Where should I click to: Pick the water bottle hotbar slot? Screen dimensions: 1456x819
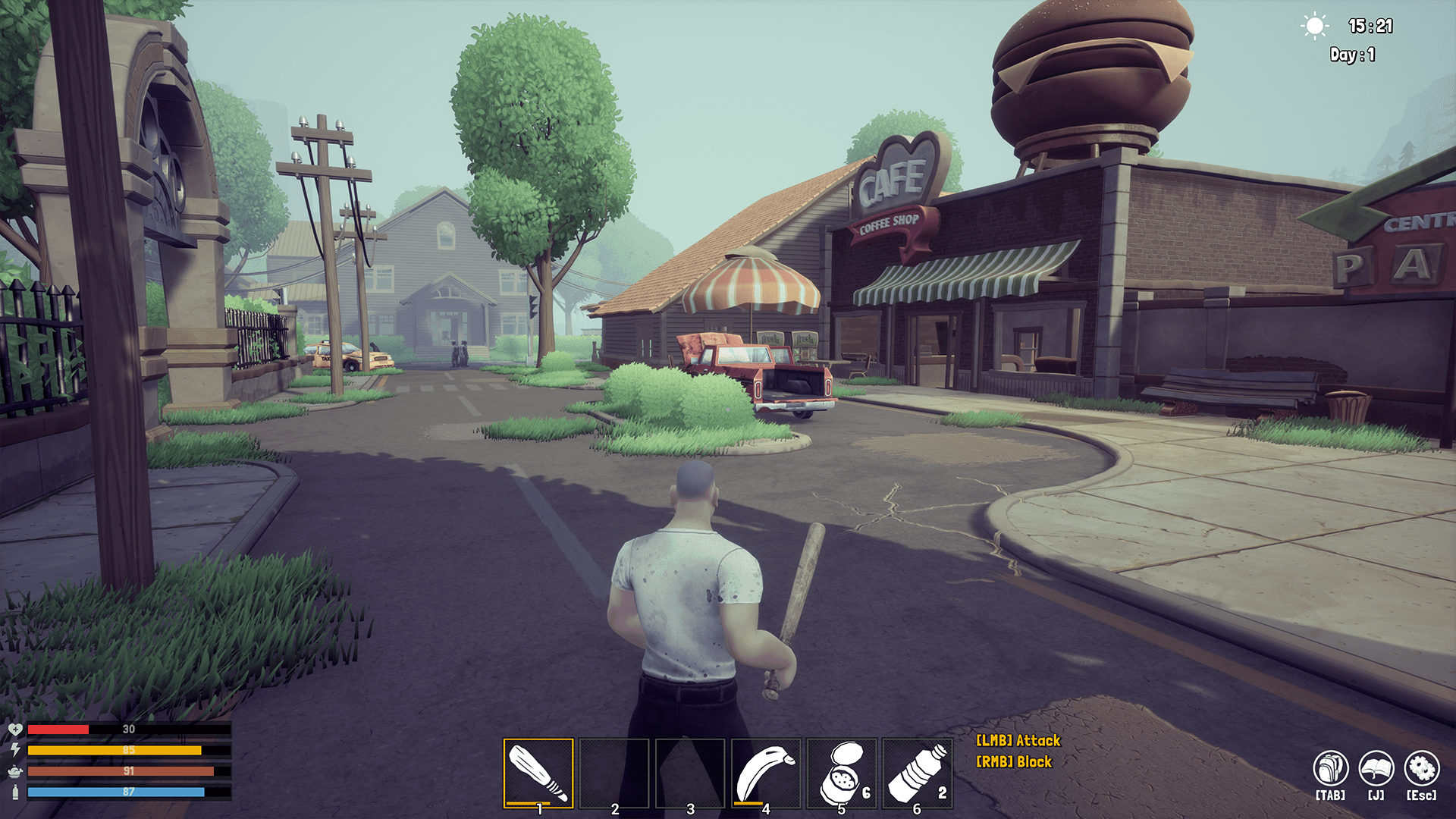(x=917, y=773)
